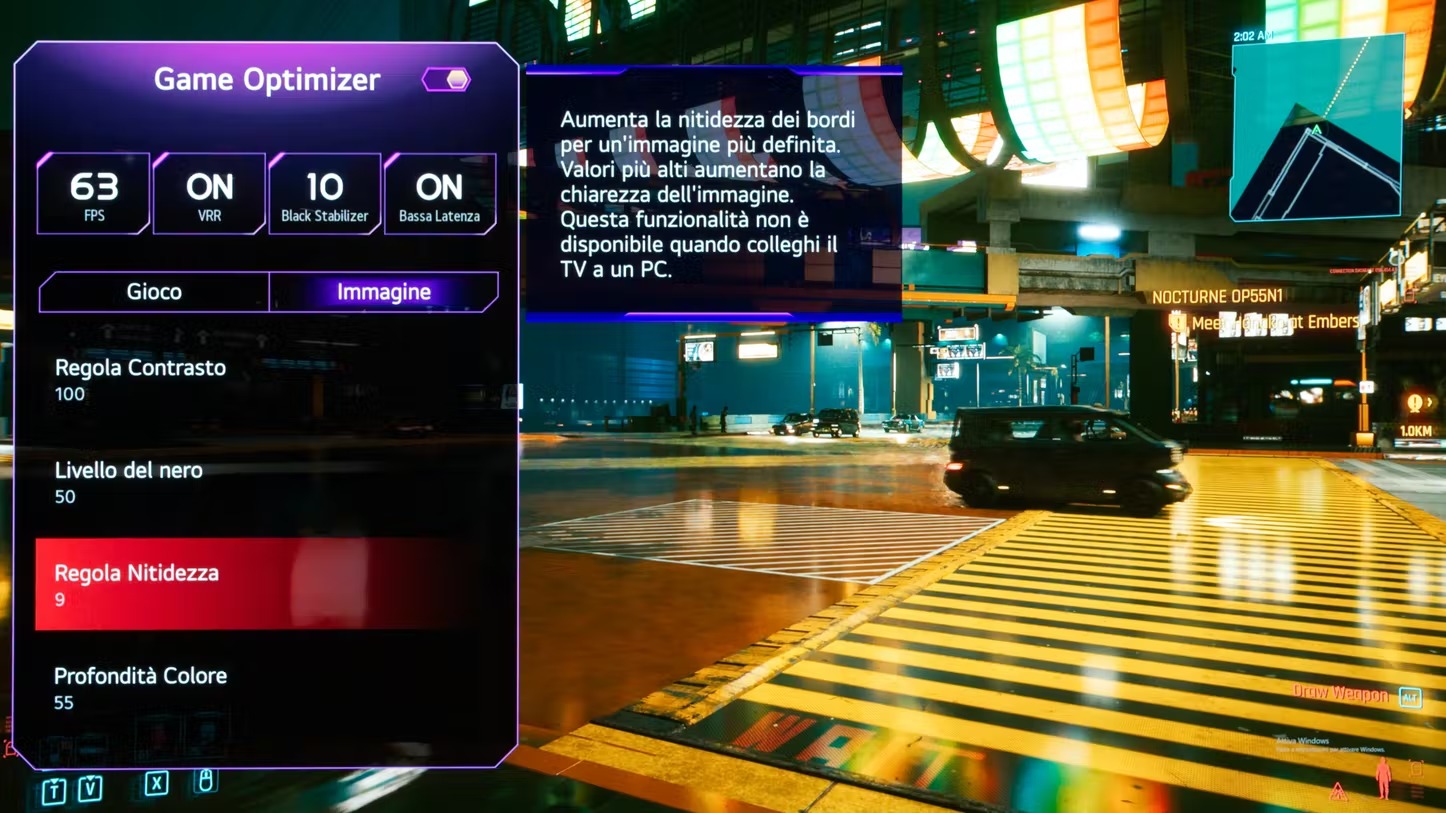Toggle the Game Optimizer switch
Screen dimensions: 1446x813
(446, 80)
